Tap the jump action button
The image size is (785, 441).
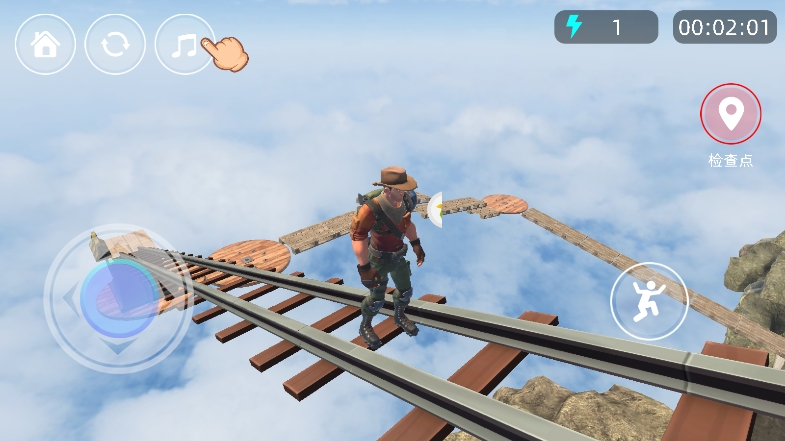point(649,300)
